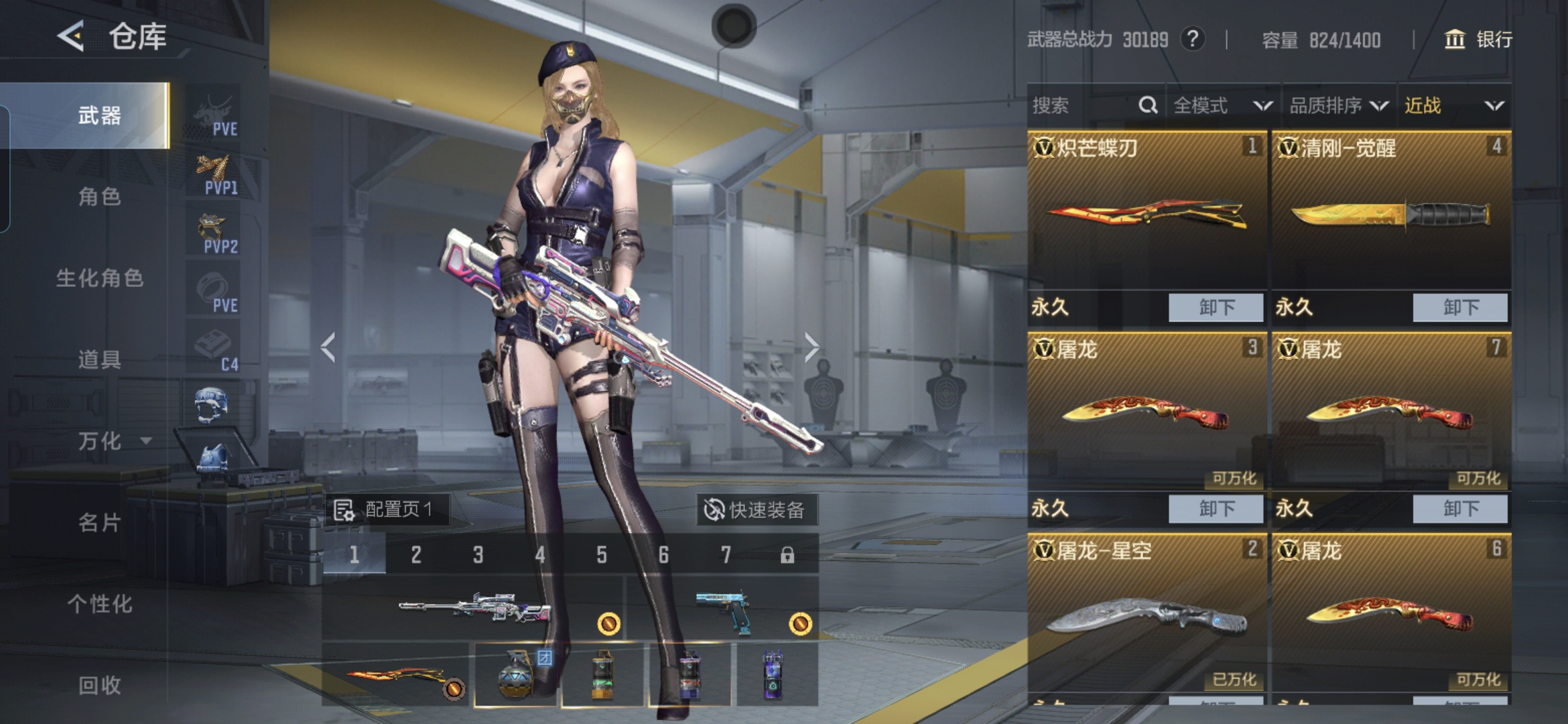Show the weapon power help question mark
Screen dimensions: 1568x724
(x=1192, y=39)
